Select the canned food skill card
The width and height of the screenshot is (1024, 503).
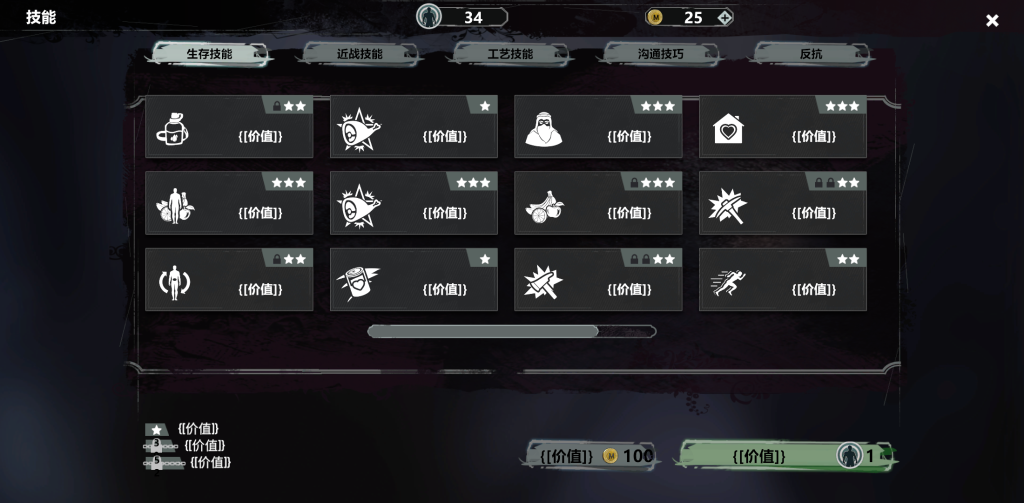point(413,280)
